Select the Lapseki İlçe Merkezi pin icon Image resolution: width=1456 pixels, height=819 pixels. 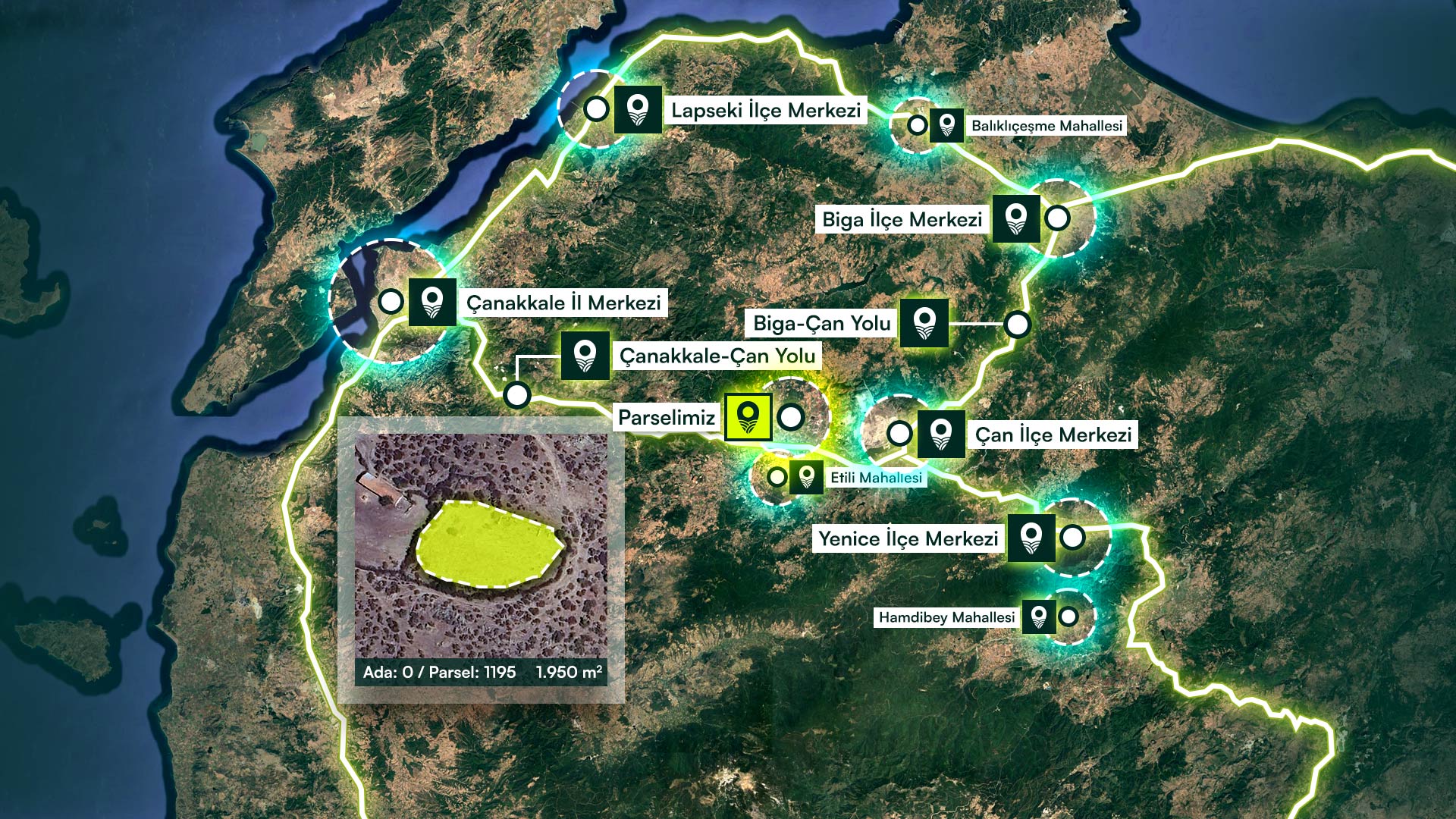click(638, 110)
